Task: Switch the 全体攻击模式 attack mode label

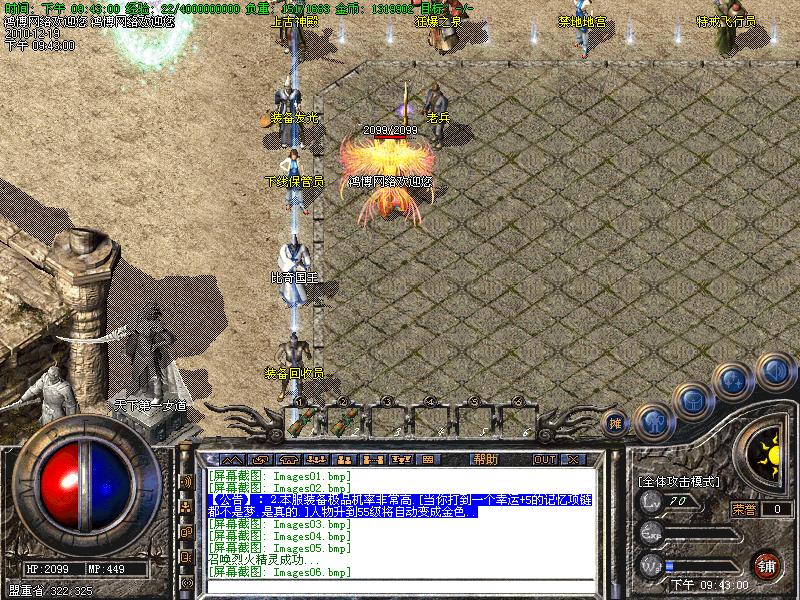Action: 680,482
